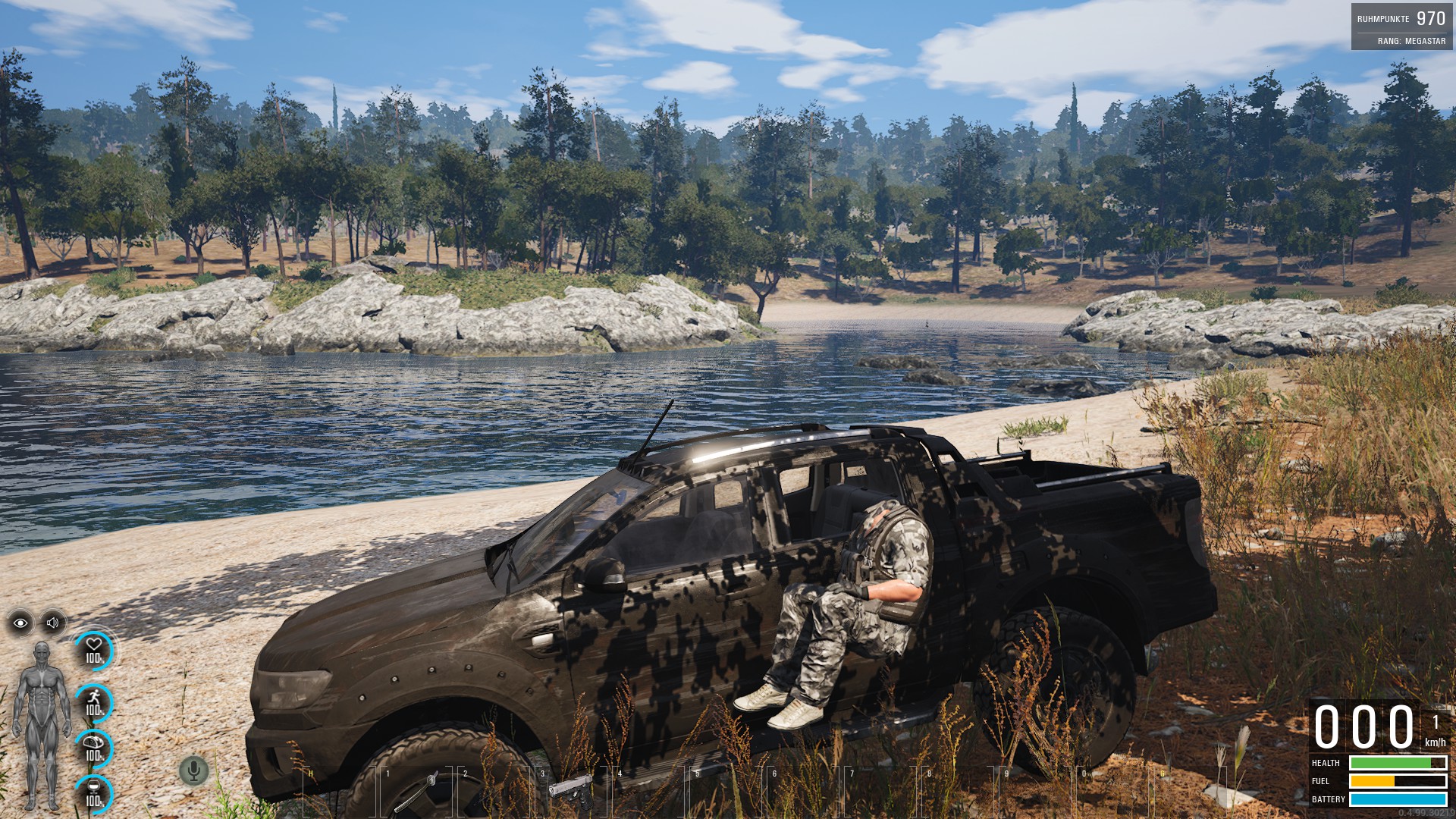Click the speaker noise indicator icon
1456x819 pixels.
point(52,623)
